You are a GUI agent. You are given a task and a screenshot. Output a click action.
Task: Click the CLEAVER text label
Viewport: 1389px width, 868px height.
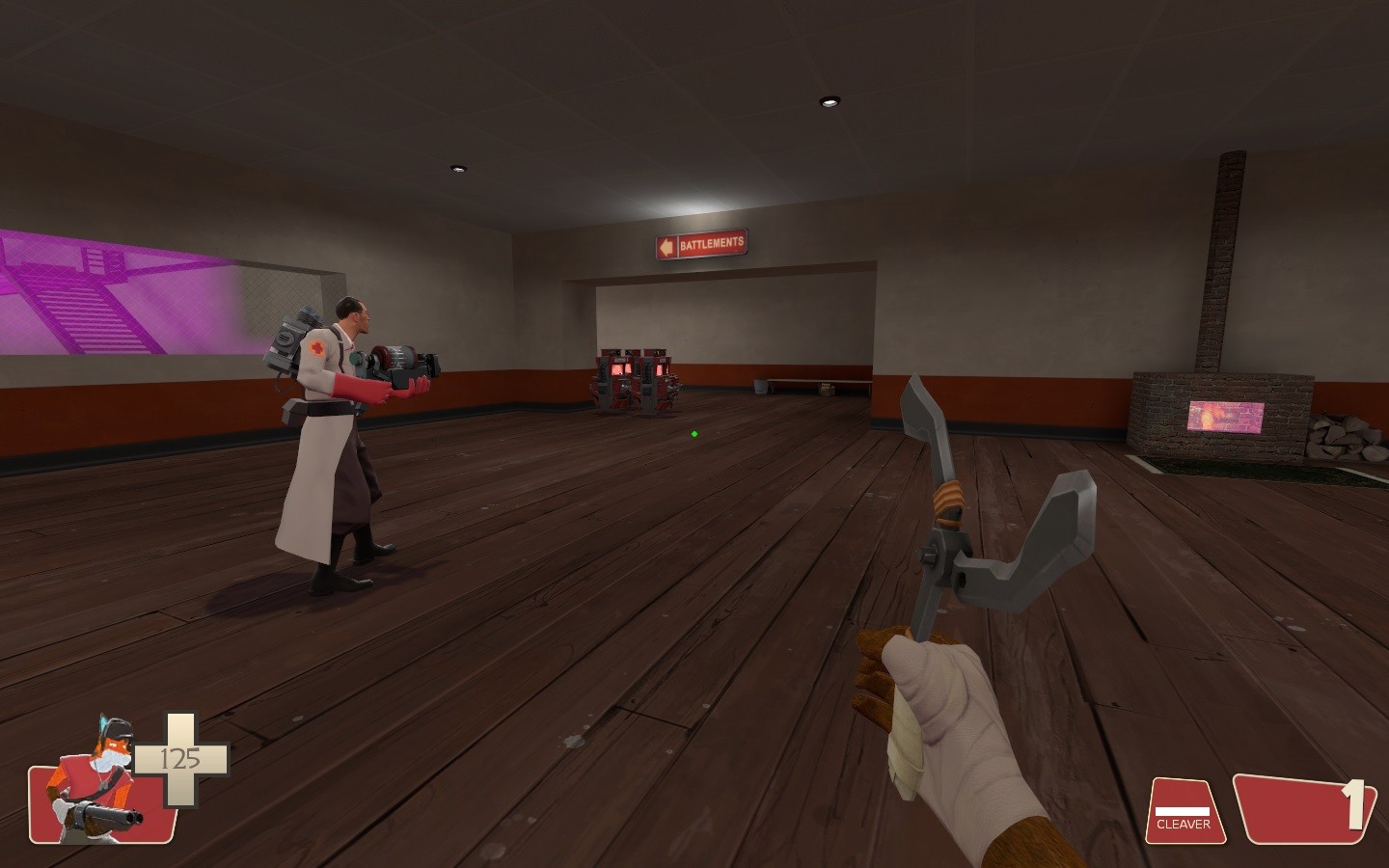pos(1184,824)
